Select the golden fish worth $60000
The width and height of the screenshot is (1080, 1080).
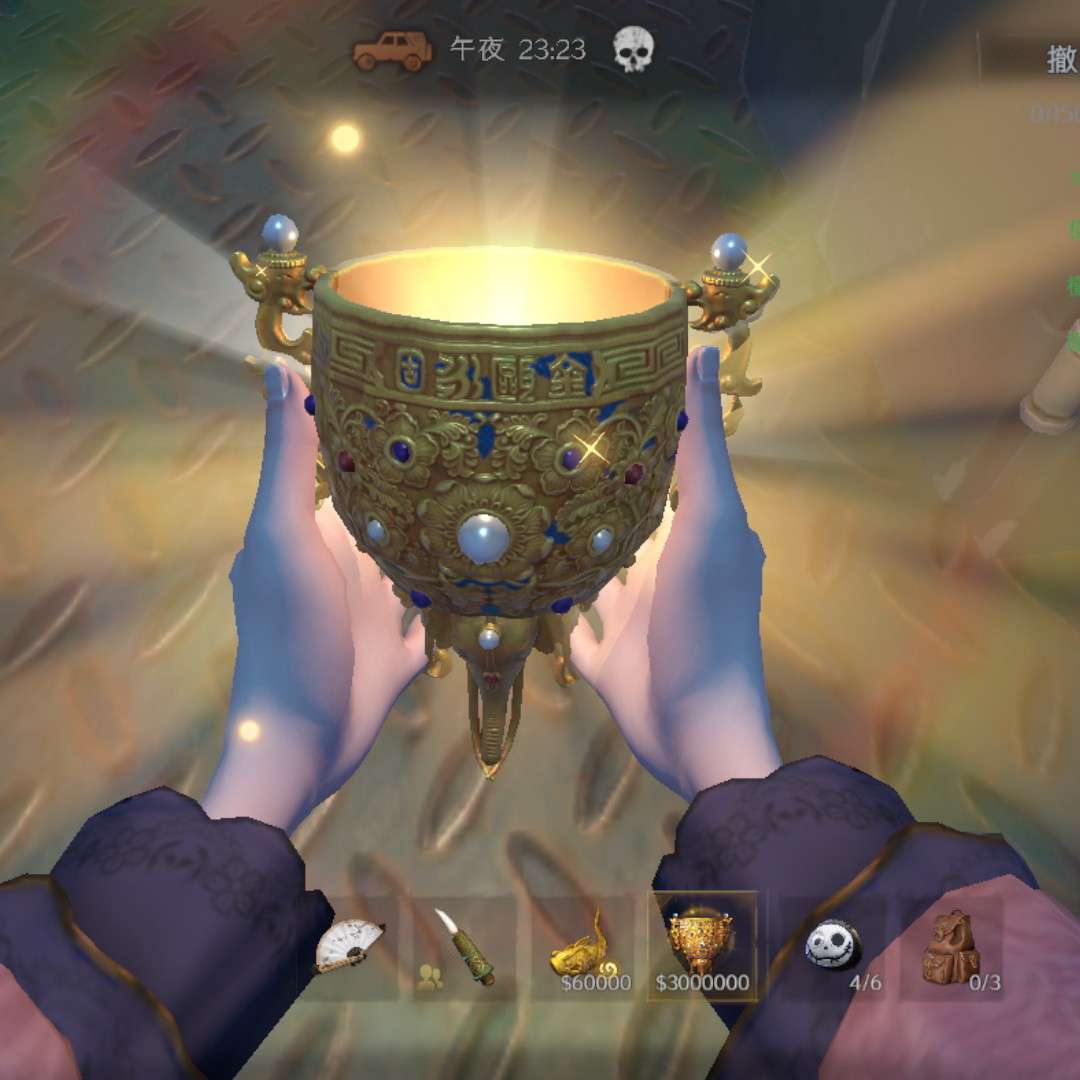(584, 946)
